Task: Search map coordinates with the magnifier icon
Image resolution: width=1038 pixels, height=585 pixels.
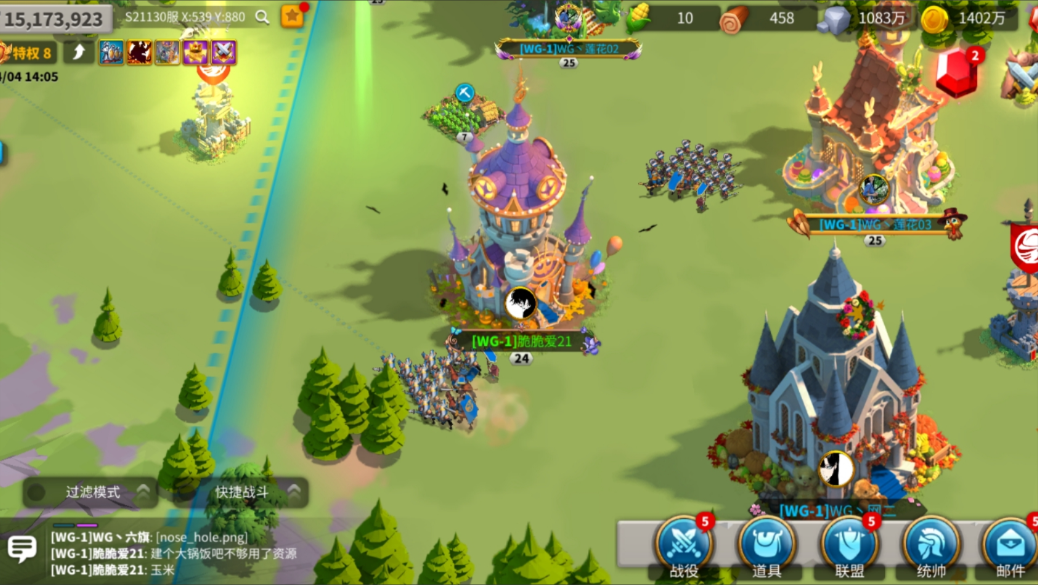Action: tap(262, 17)
